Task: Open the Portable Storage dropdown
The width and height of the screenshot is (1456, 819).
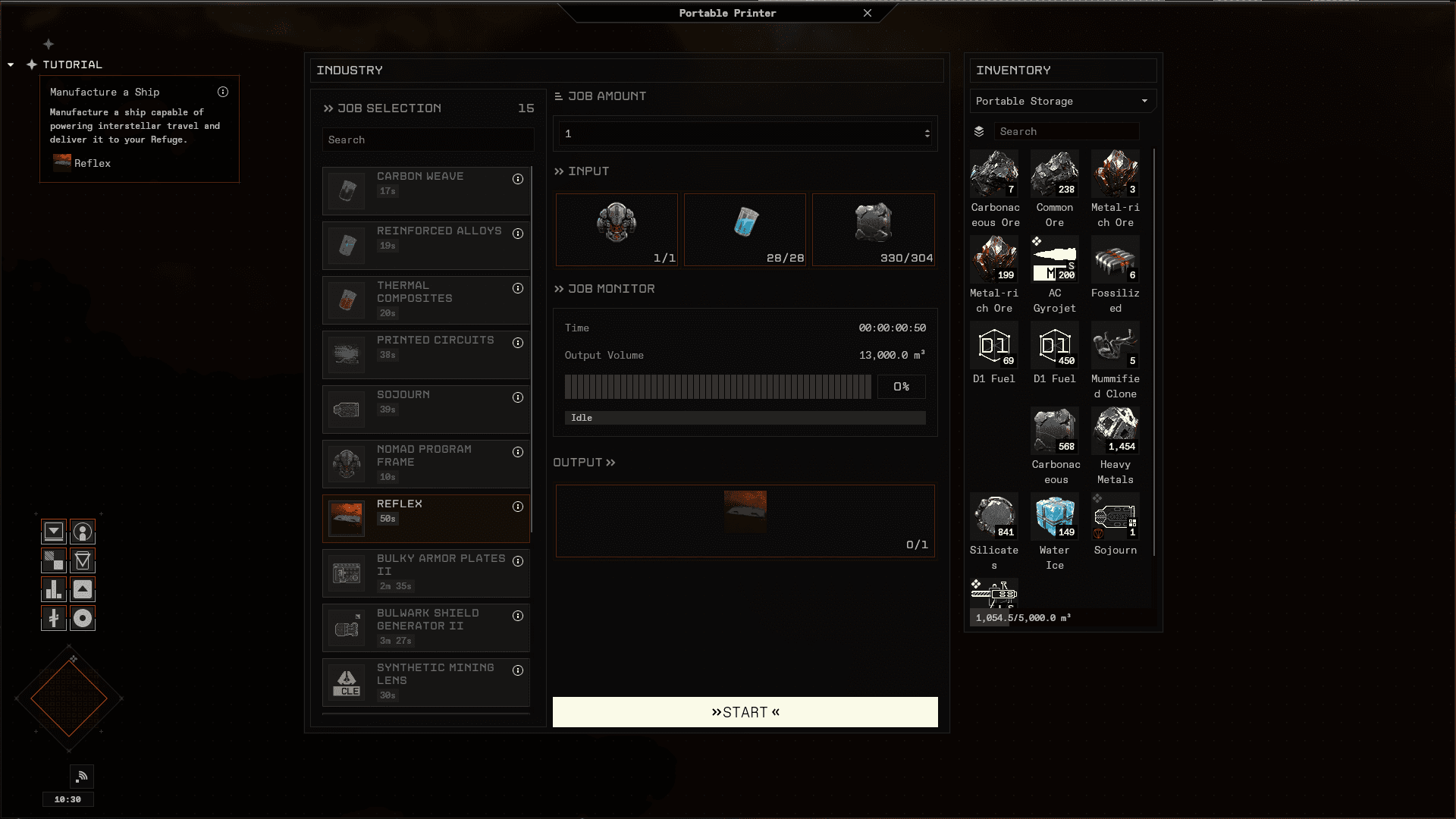Action: [1062, 101]
